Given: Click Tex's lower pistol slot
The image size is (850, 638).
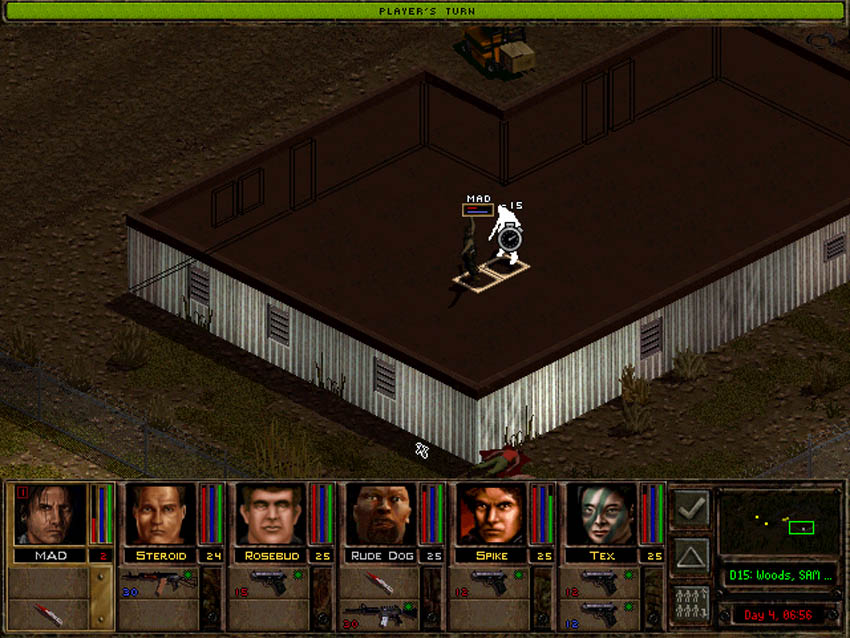Looking at the screenshot, I should [601, 613].
